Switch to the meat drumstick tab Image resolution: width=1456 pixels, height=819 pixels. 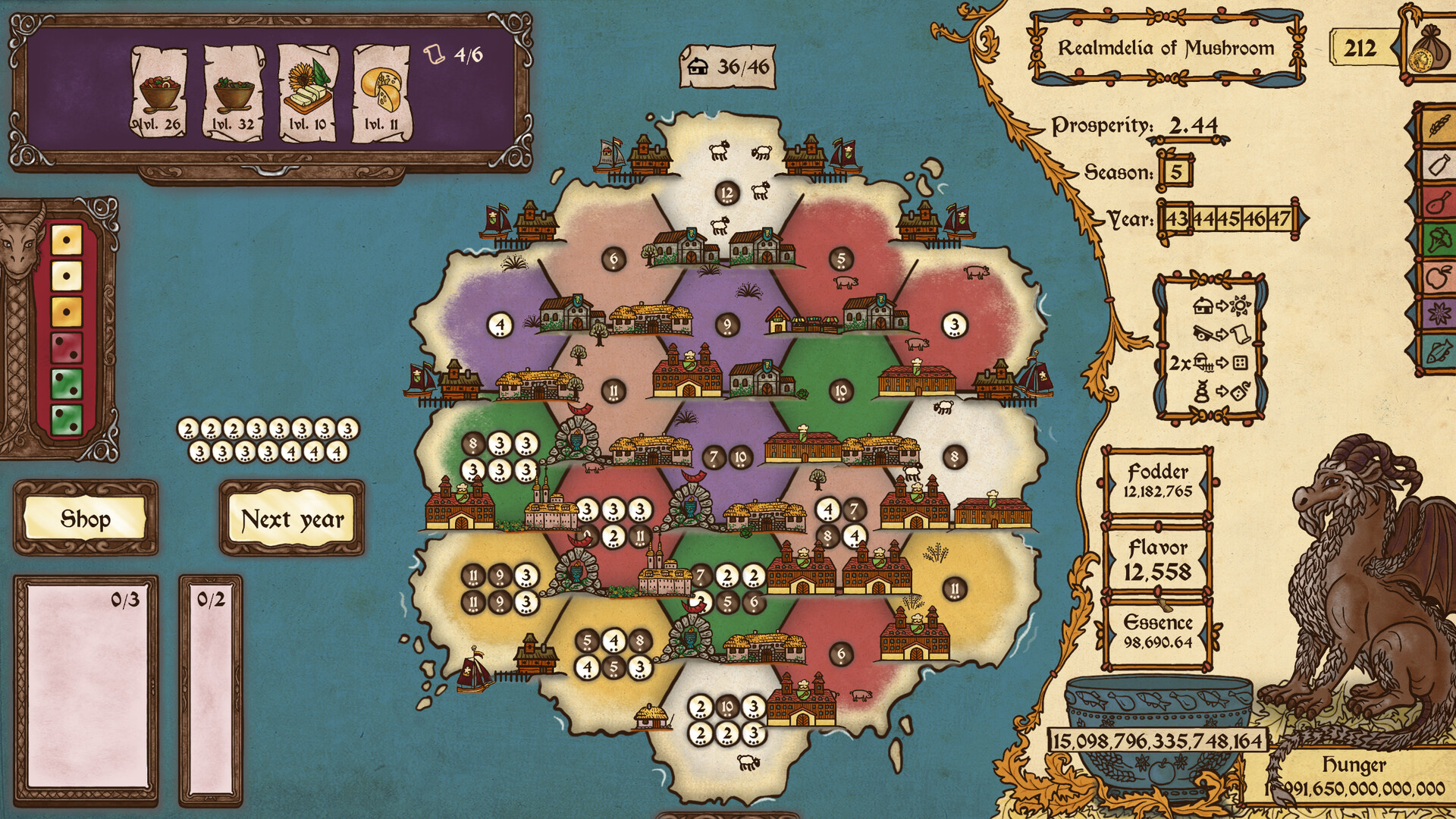tap(1438, 202)
